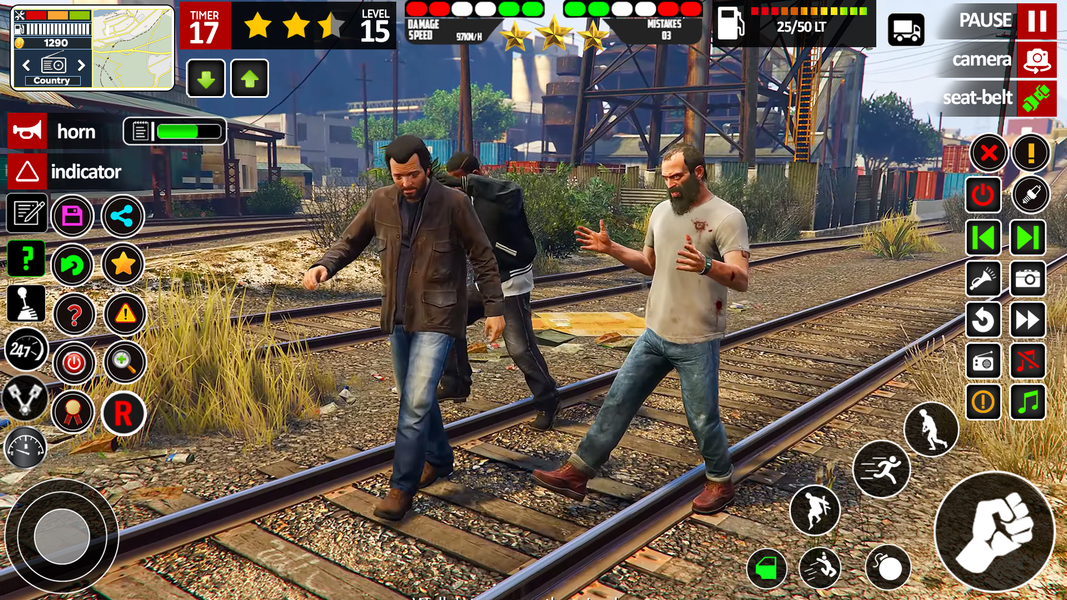Activate the sprint running-man button
Screen dimensions: 1067x600
pyautogui.click(x=881, y=469)
